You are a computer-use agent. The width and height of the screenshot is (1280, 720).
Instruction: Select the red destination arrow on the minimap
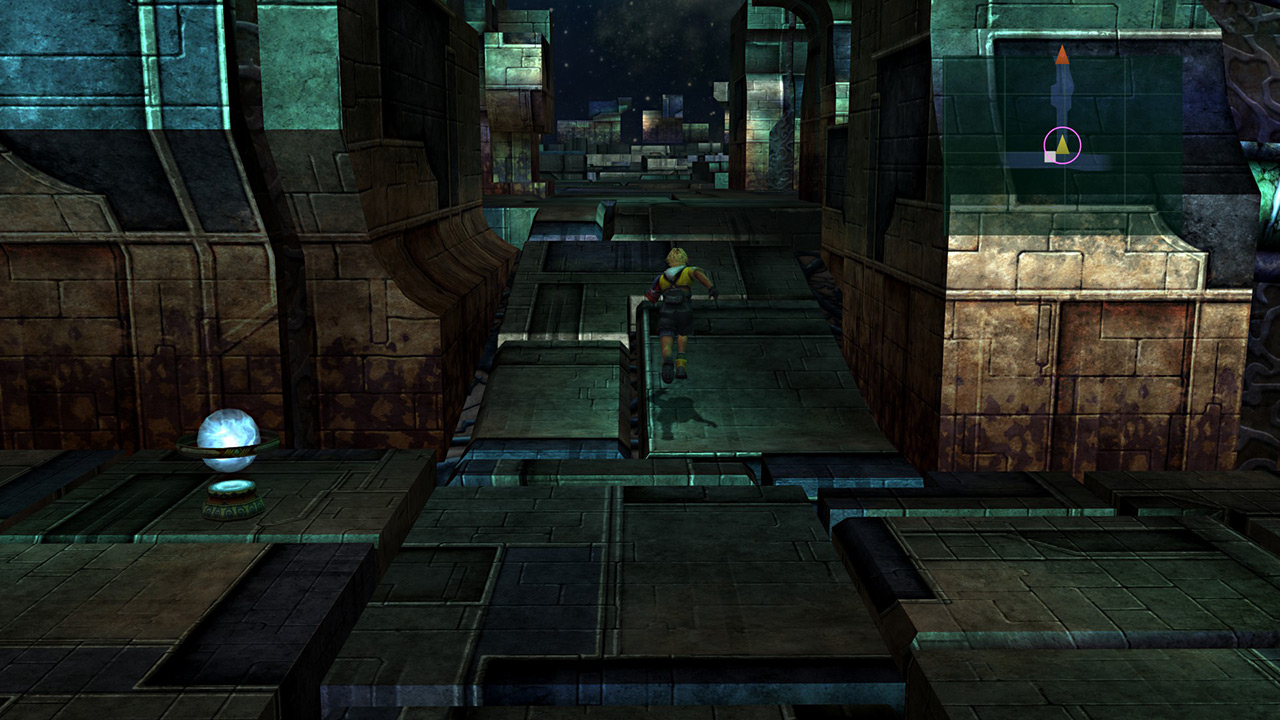[1062, 55]
